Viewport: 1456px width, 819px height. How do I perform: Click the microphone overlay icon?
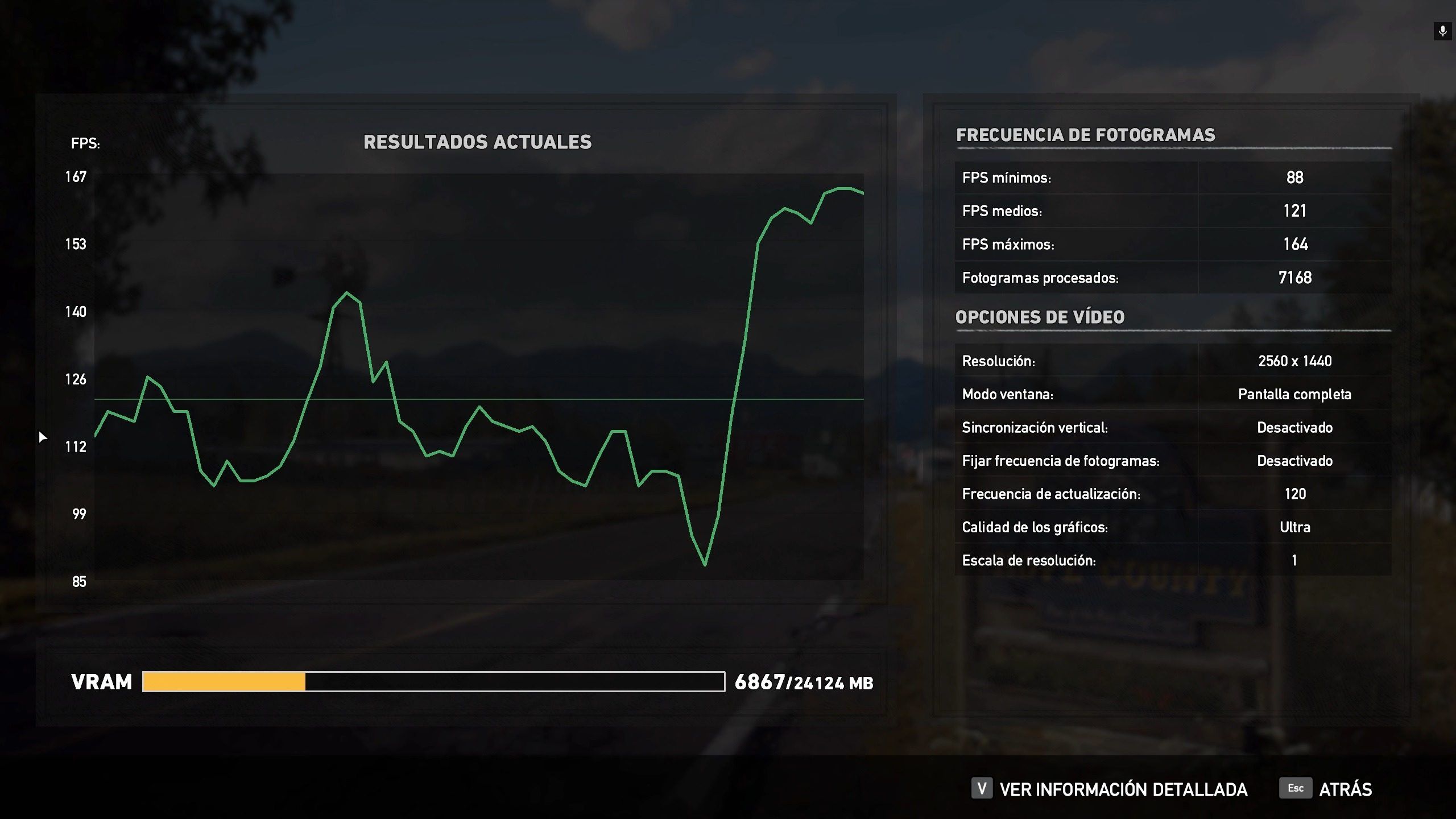click(1443, 31)
